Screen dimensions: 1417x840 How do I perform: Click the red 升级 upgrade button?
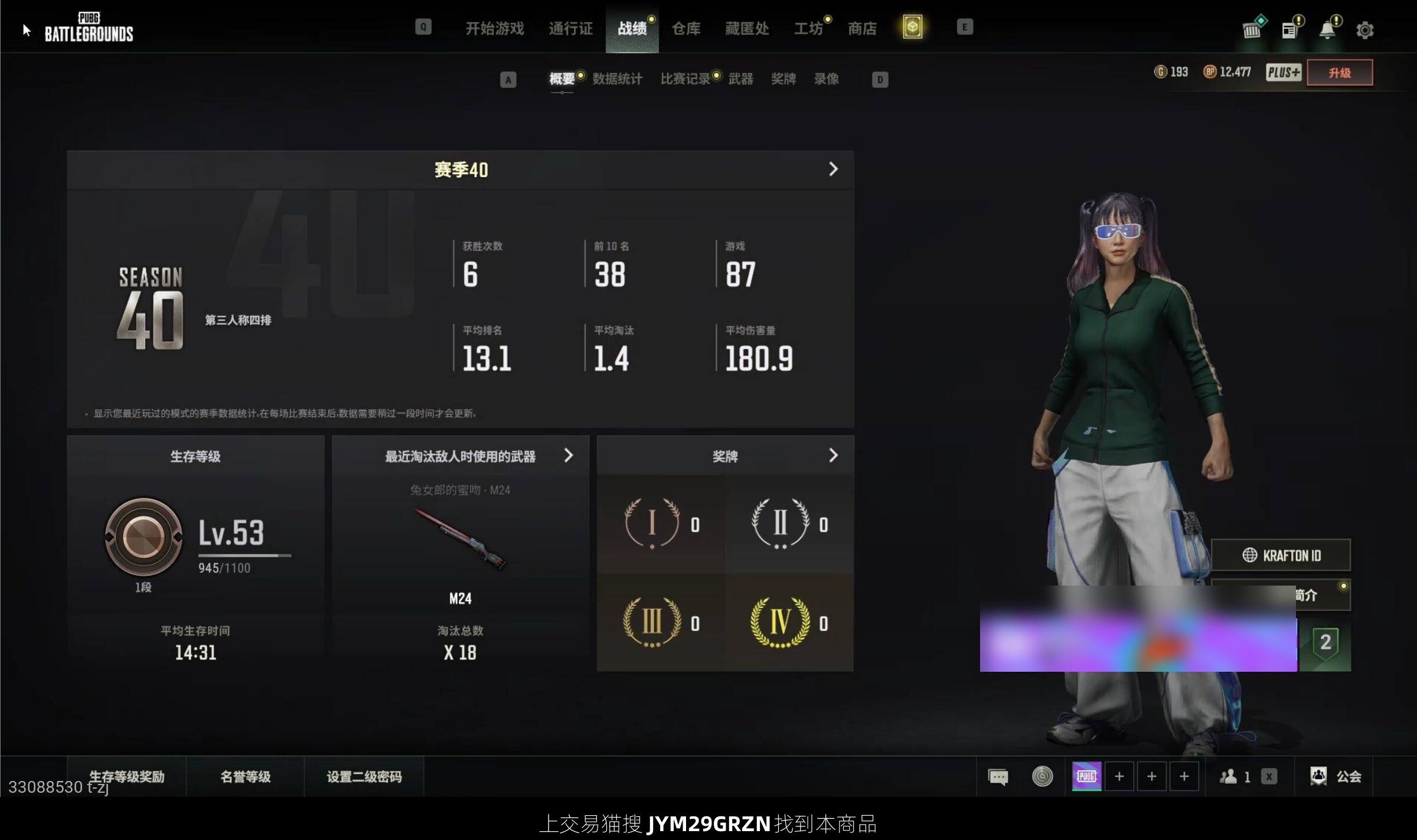pos(1339,73)
